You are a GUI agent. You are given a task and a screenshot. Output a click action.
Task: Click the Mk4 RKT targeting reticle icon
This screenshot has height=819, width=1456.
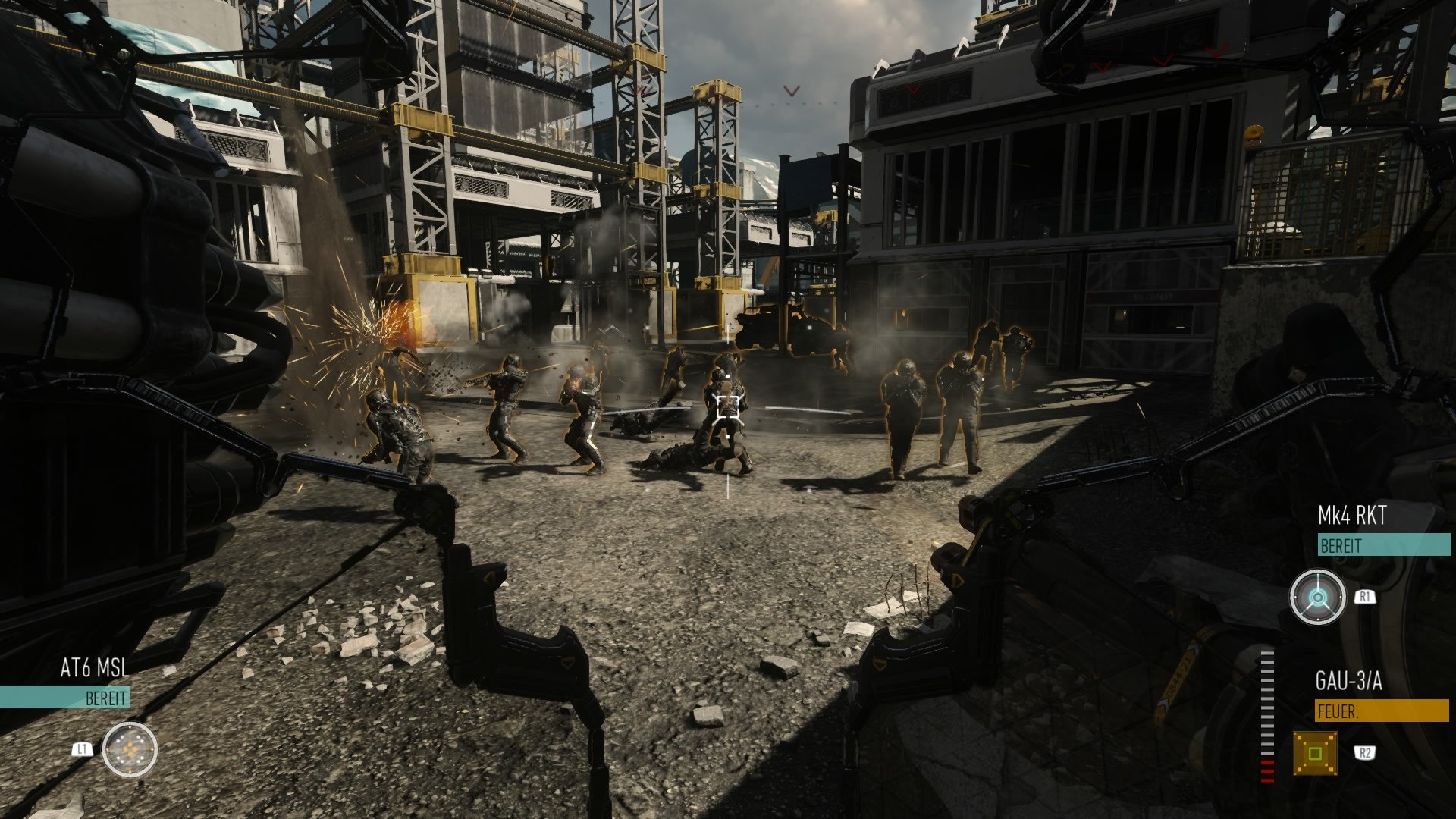1319,598
